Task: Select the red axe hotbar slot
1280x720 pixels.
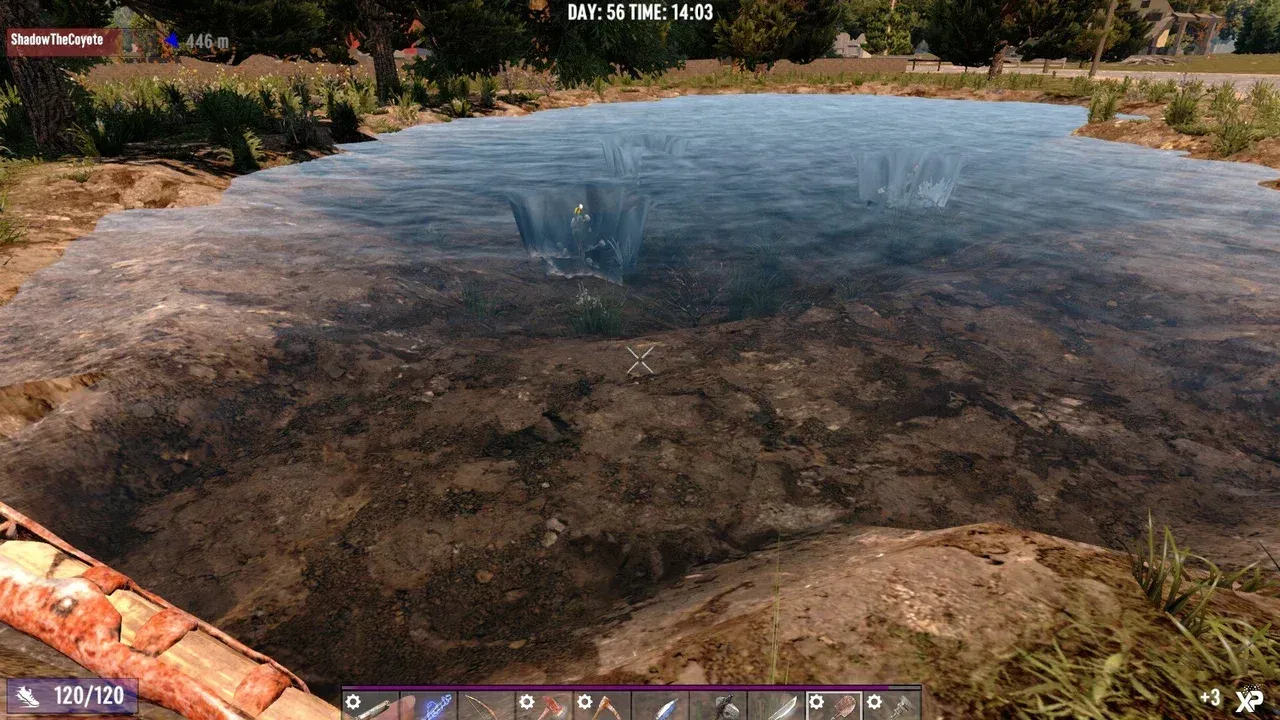Action: [544, 706]
